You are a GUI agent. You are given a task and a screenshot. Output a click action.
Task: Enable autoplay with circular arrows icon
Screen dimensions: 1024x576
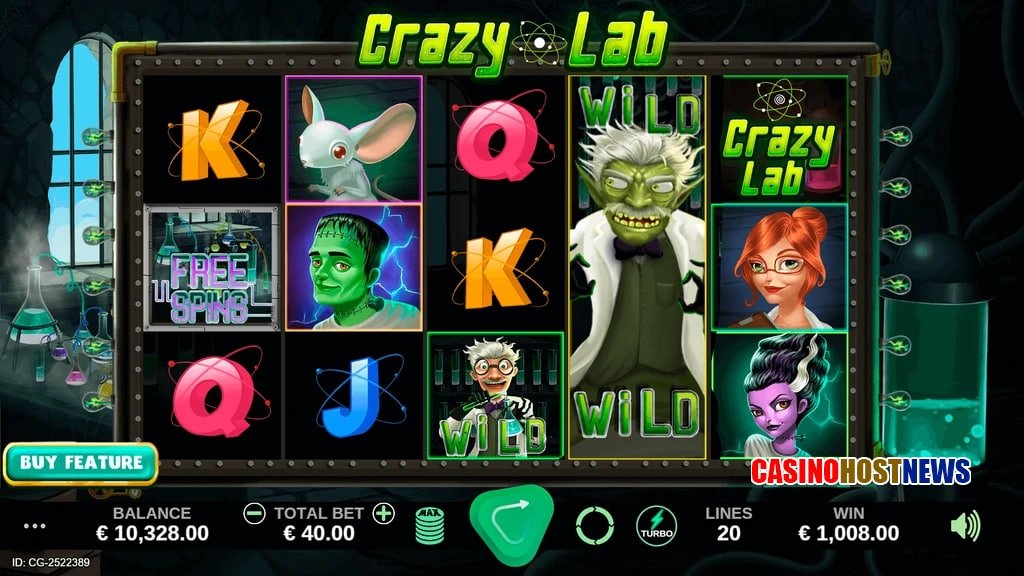tap(594, 525)
